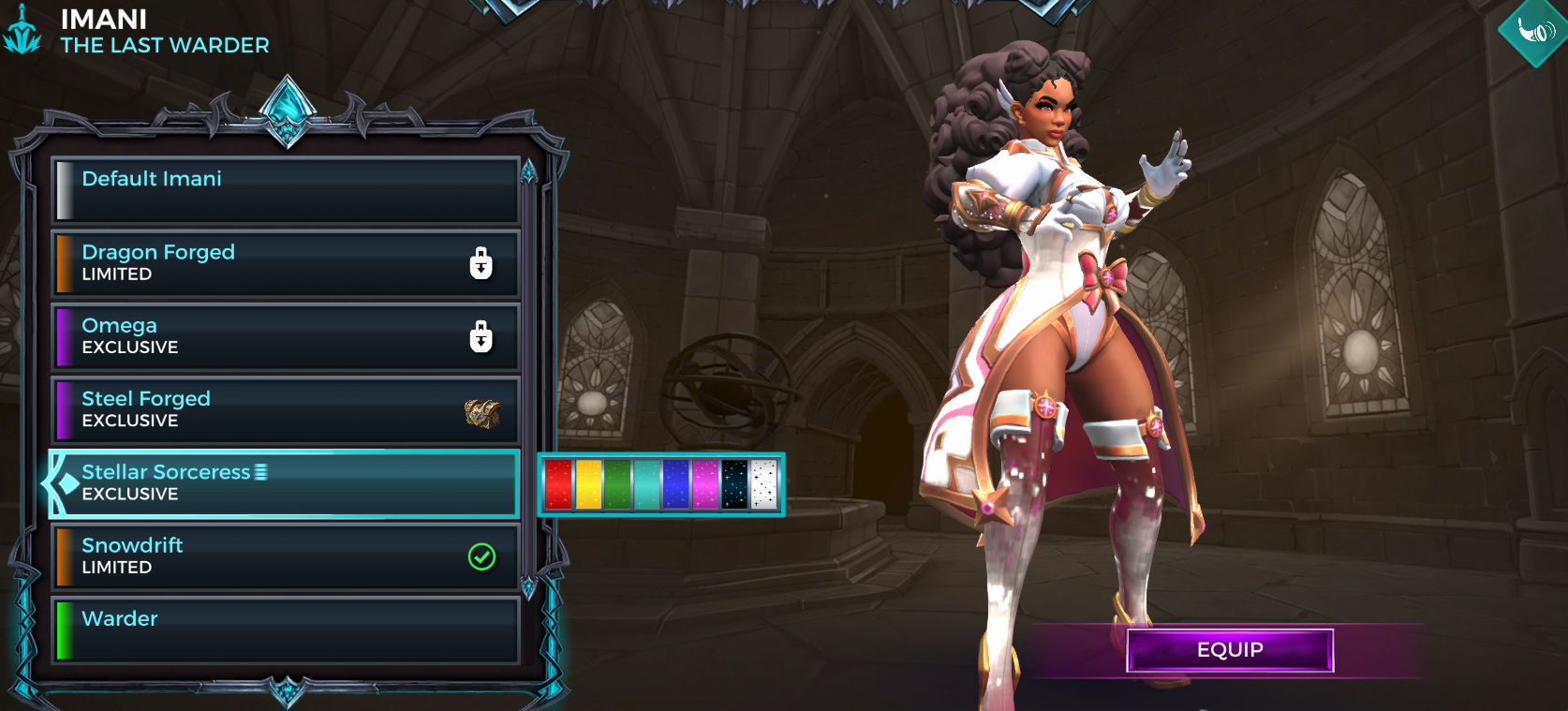This screenshot has width=1568, height=711.
Task: Apply the red color variant
Action: pyautogui.click(x=558, y=484)
